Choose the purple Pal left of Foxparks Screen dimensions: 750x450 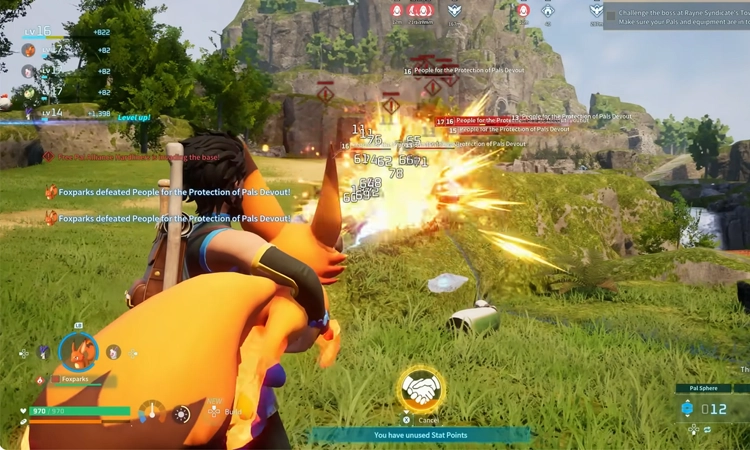point(43,352)
